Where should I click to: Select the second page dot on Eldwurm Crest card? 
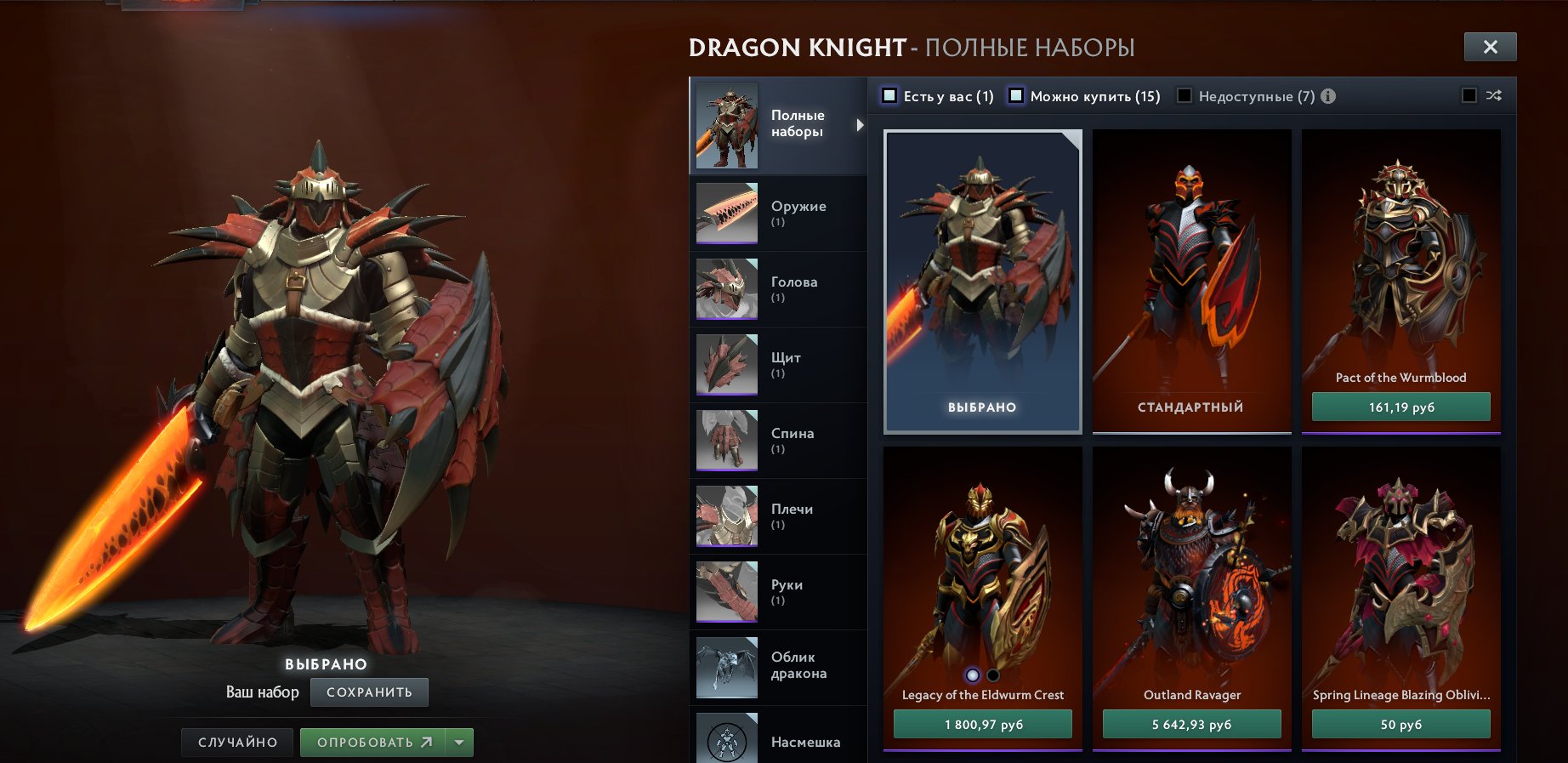coord(992,673)
